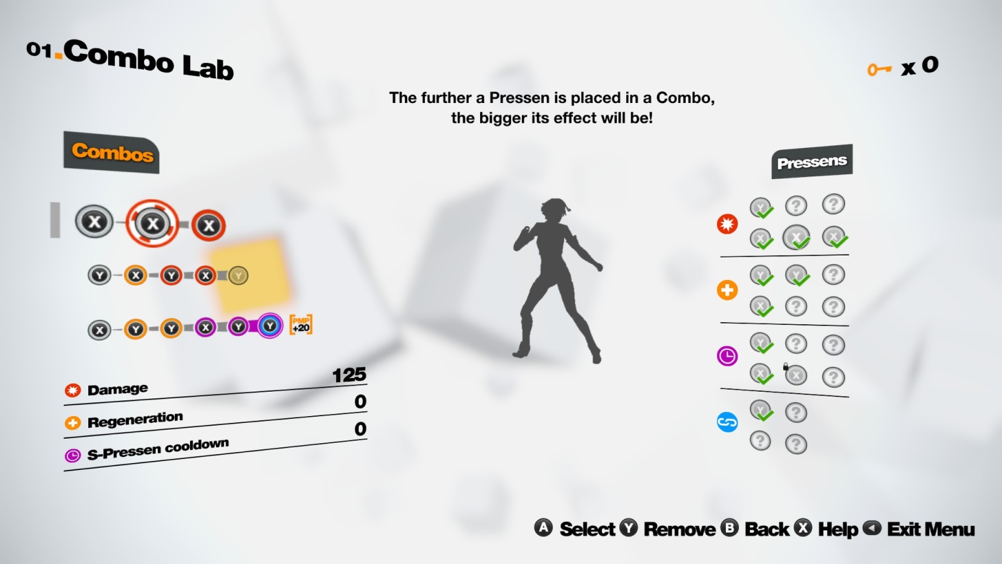Image resolution: width=1002 pixels, height=564 pixels.
Task: Choose the orange plus Regeneration category icon
Action: (727, 290)
